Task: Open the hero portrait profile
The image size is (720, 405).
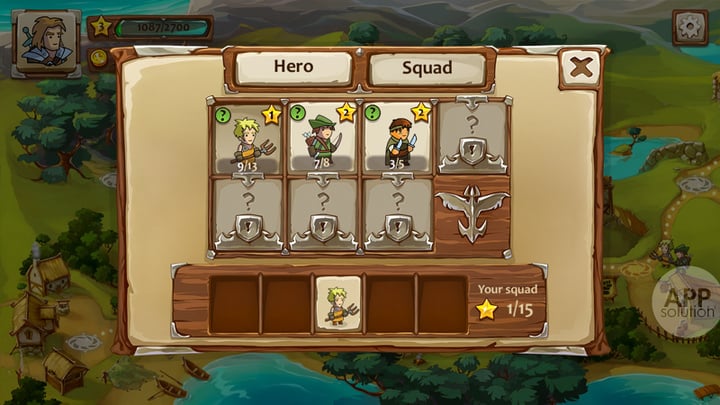Action: pyautogui.click(x=45, y=44)
